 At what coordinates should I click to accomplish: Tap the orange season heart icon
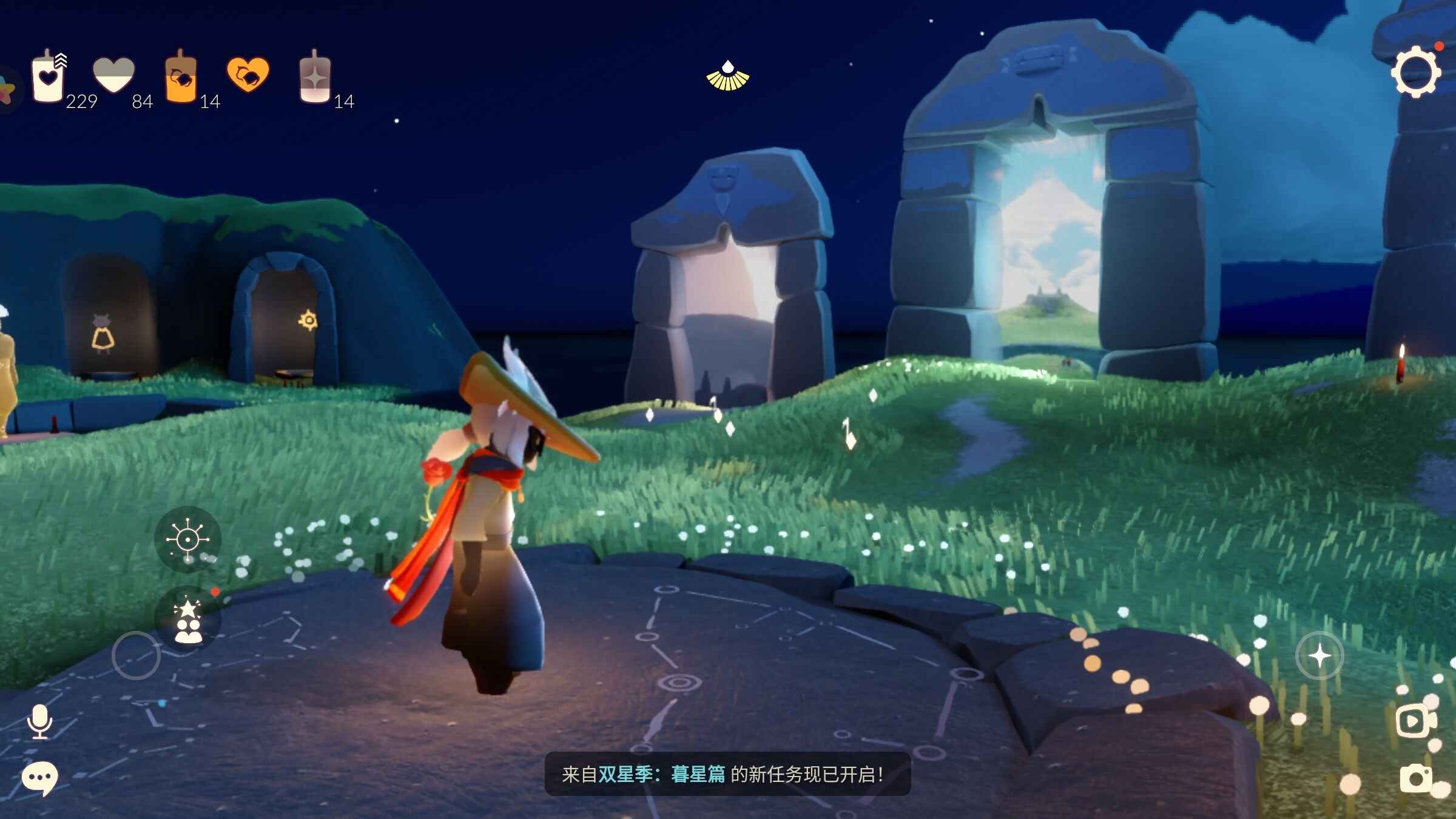coord(248,75)
